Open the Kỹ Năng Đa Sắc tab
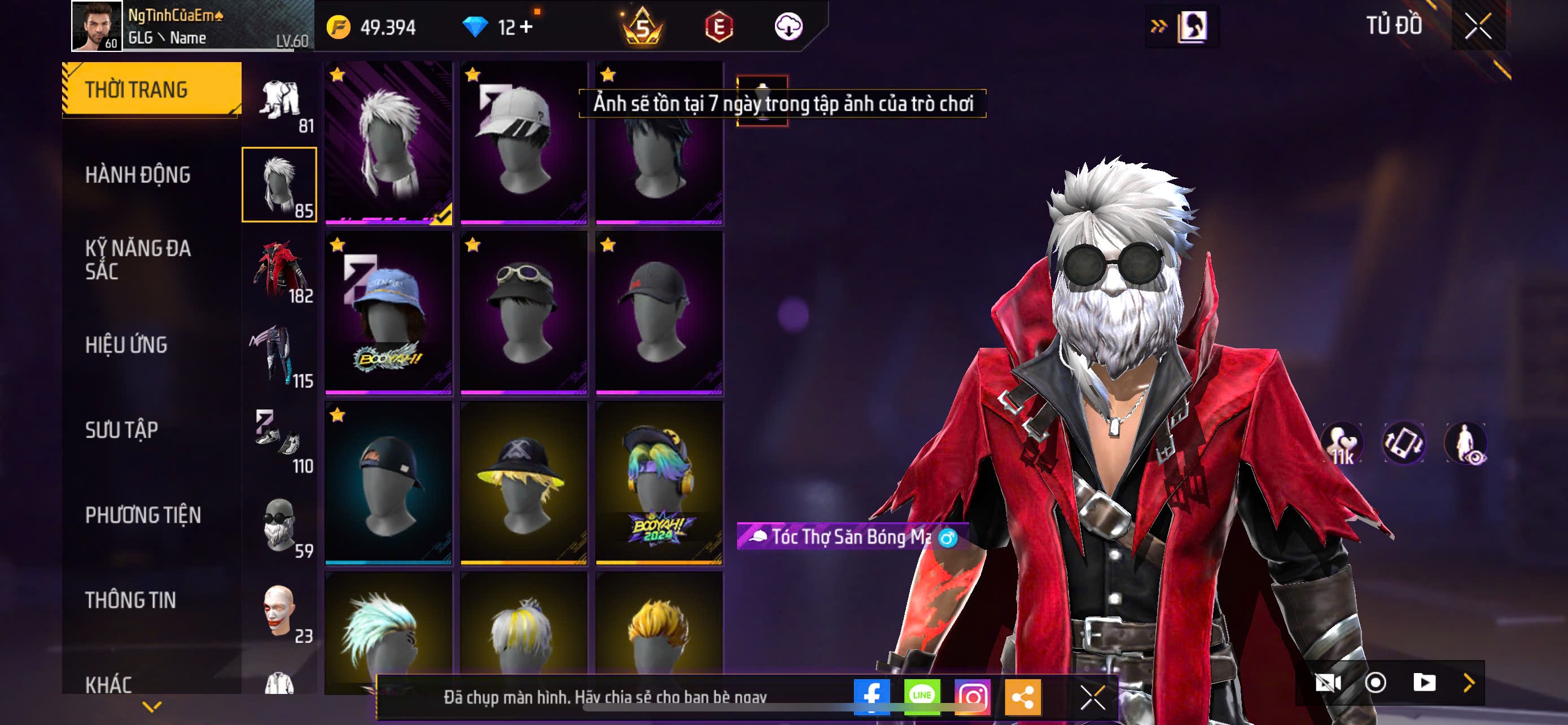The image size is (1568, 725). pos(138,259)
